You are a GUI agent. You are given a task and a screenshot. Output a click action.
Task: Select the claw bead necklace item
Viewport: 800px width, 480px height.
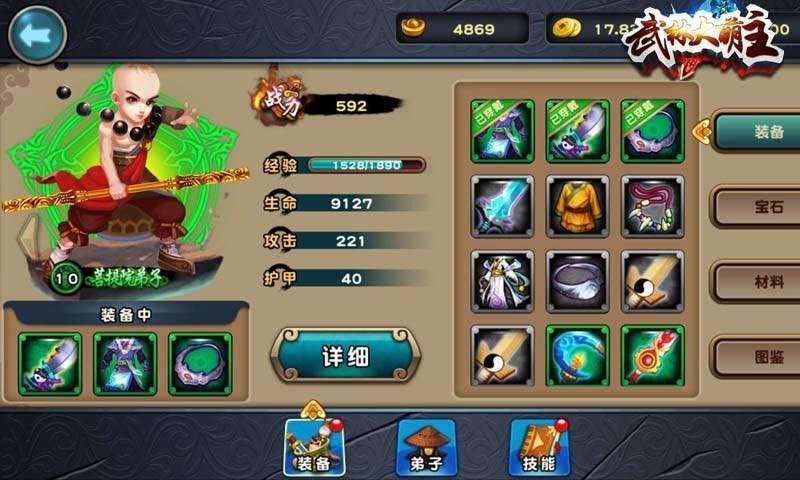(x=652, y=207)
